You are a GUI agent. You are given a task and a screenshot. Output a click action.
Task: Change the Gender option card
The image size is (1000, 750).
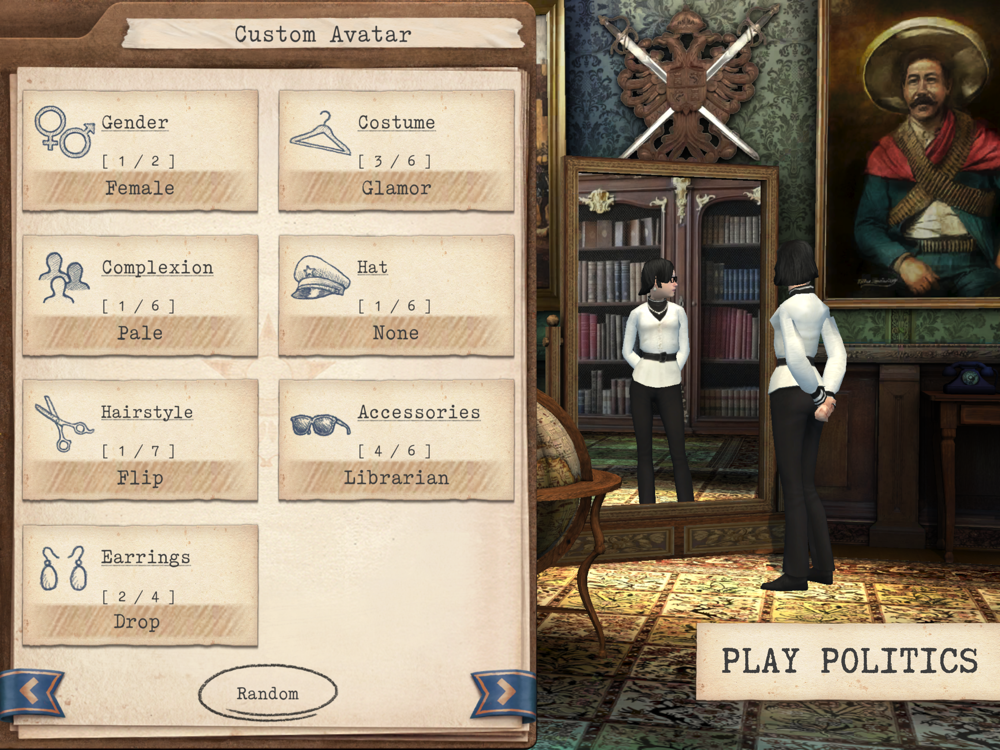point(140,151)
